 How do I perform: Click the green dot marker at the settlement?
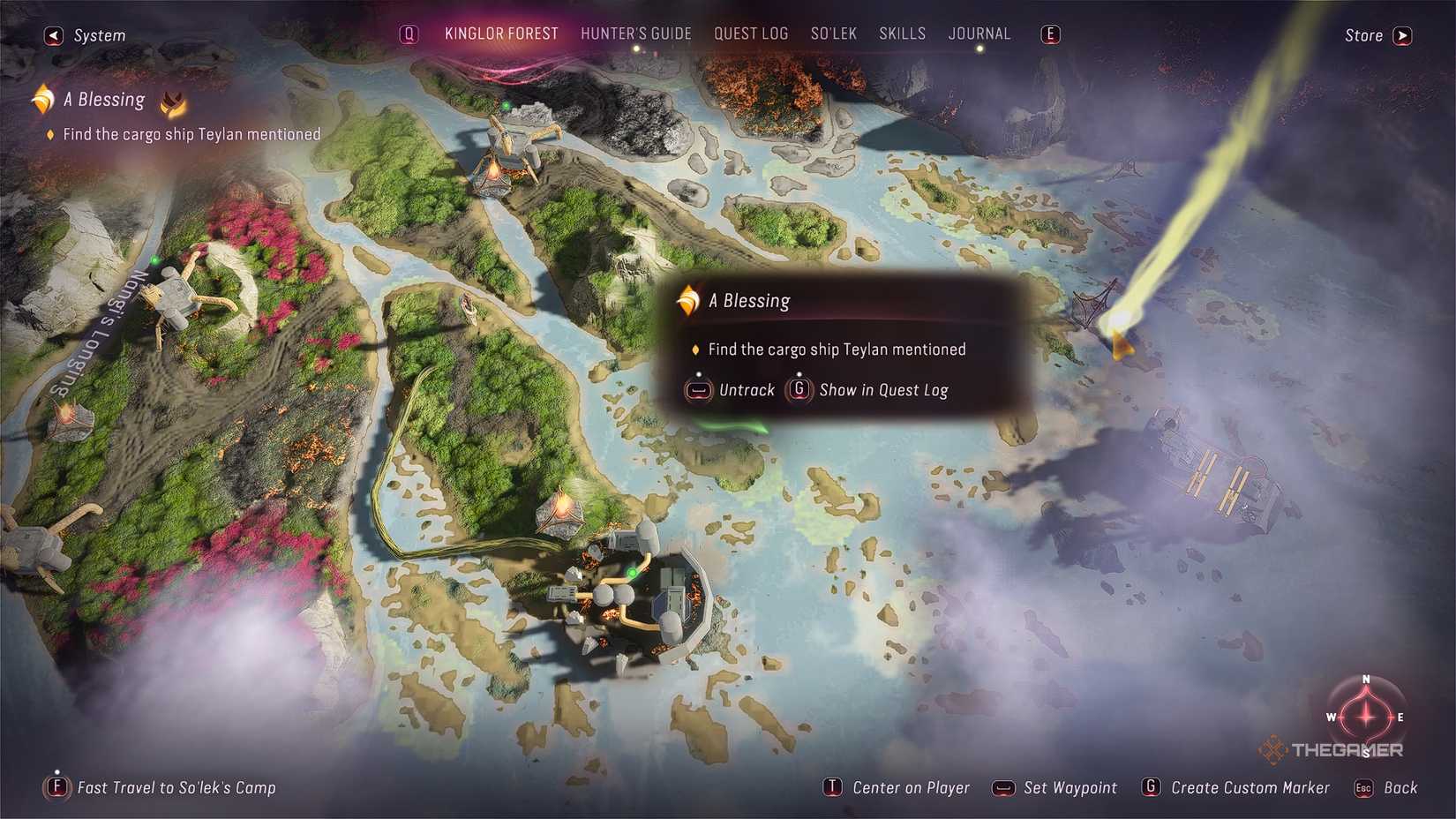[632, 572]
